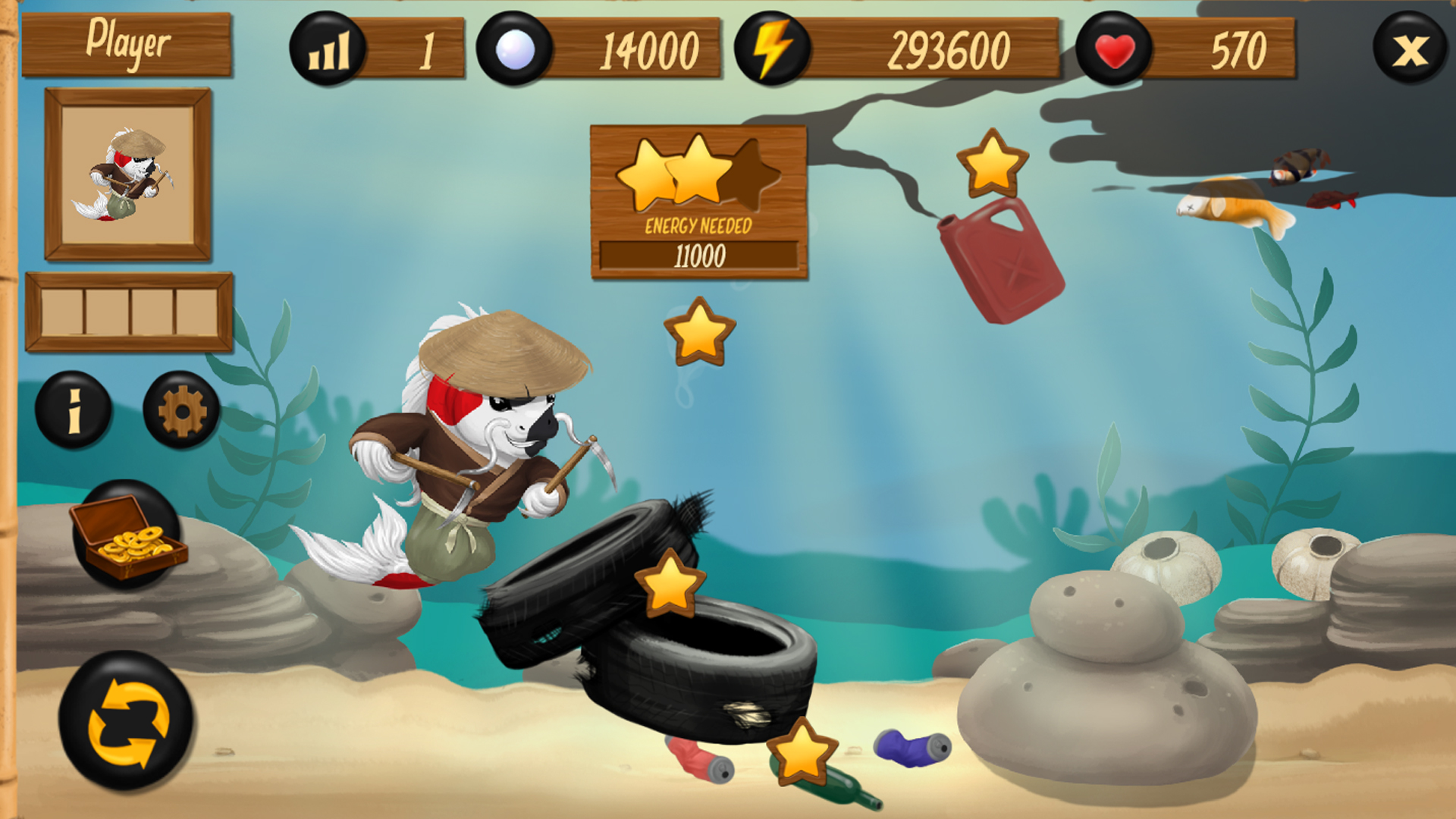
Task: Close the screen with the X button
Action: pos(1409,48)
